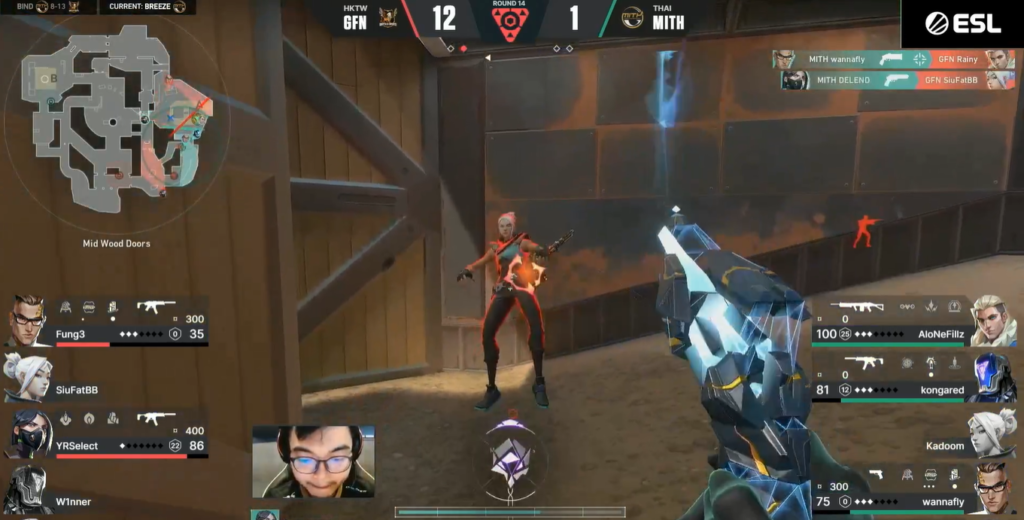
Task: Click the ESL logo
Action: tap(962, 24)
